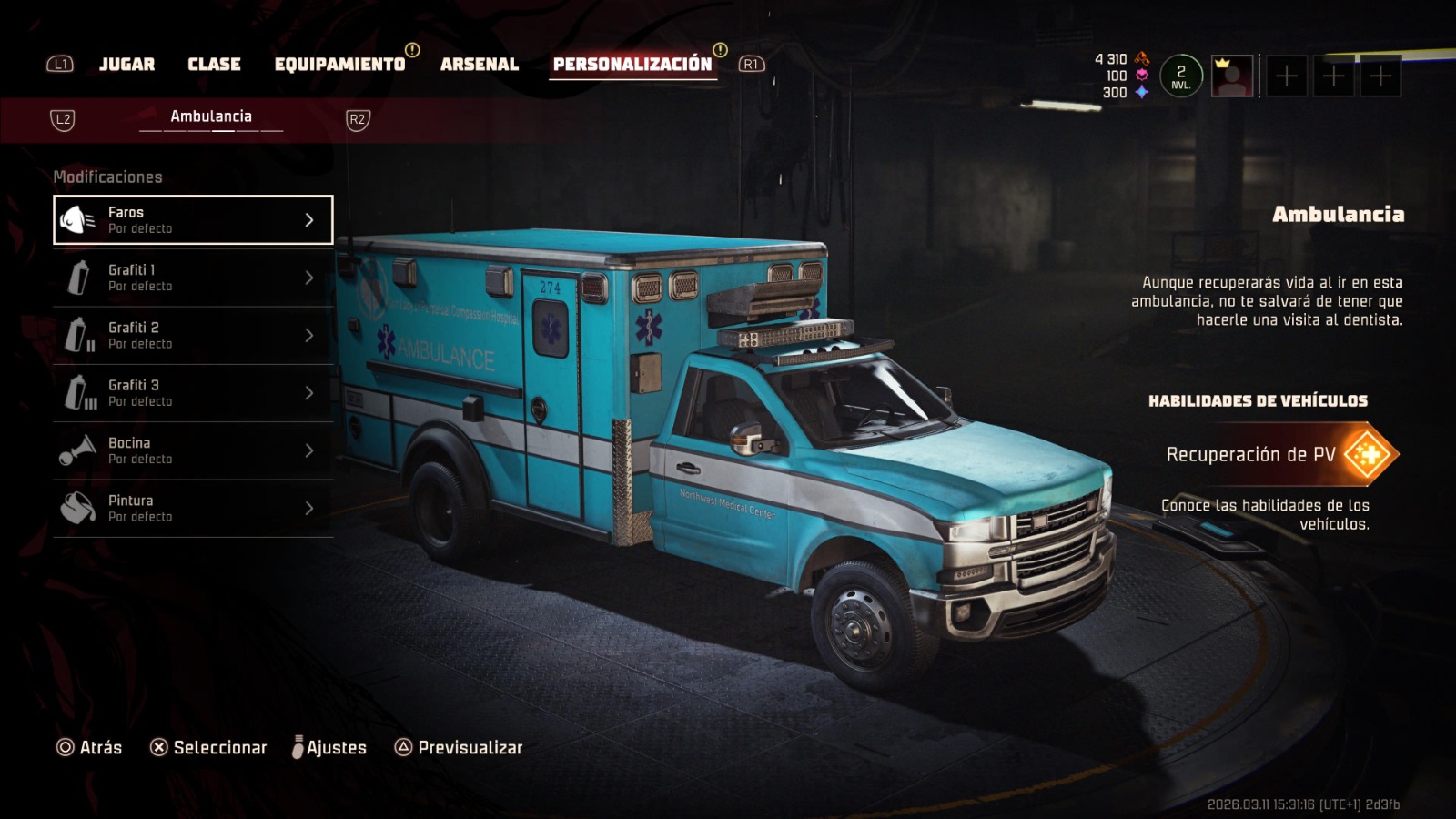Open the Faros modification

pos(193,220)
